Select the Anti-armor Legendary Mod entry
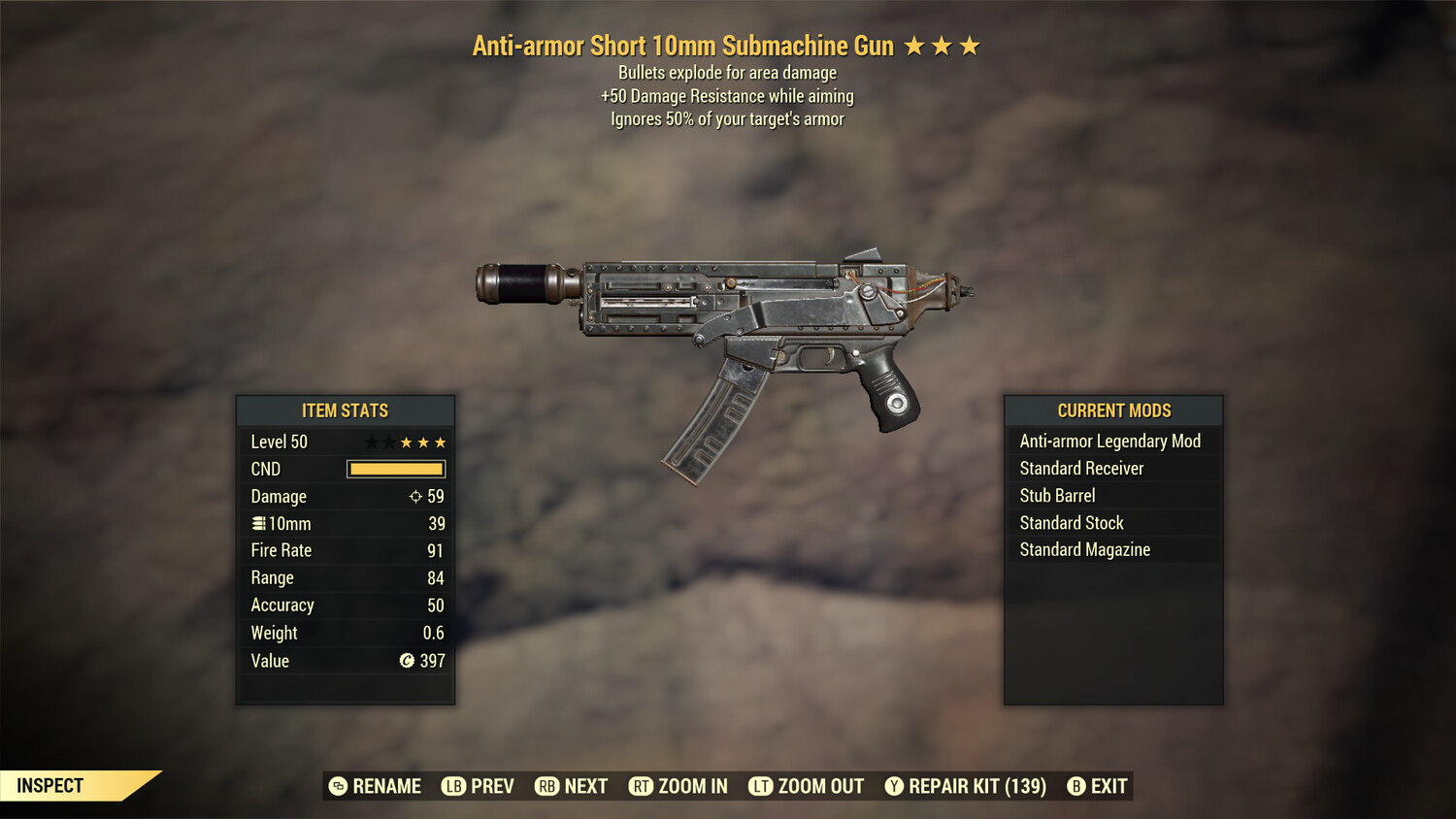The image size is (1456, 819). 1109,441
